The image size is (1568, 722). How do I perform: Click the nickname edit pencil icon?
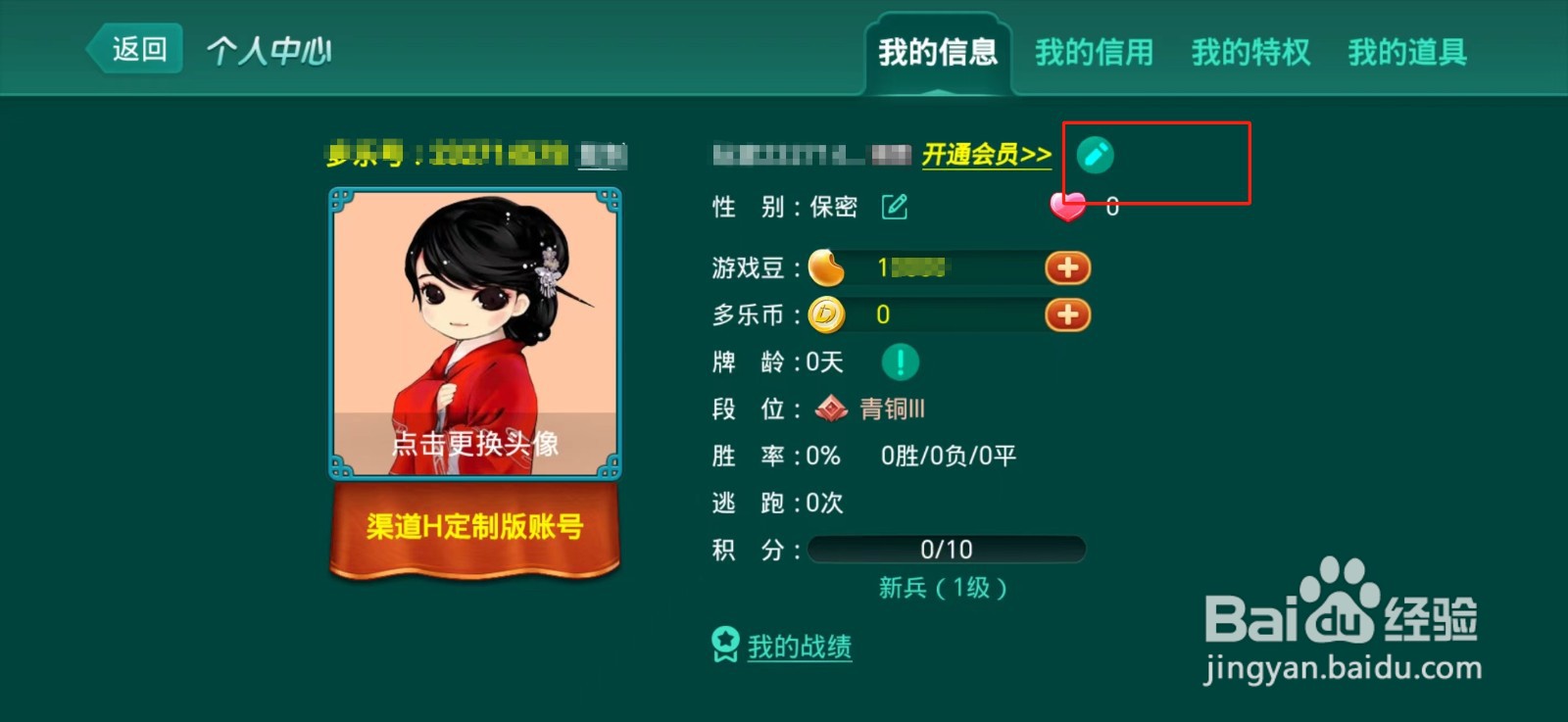click(x=1094, y=155)
